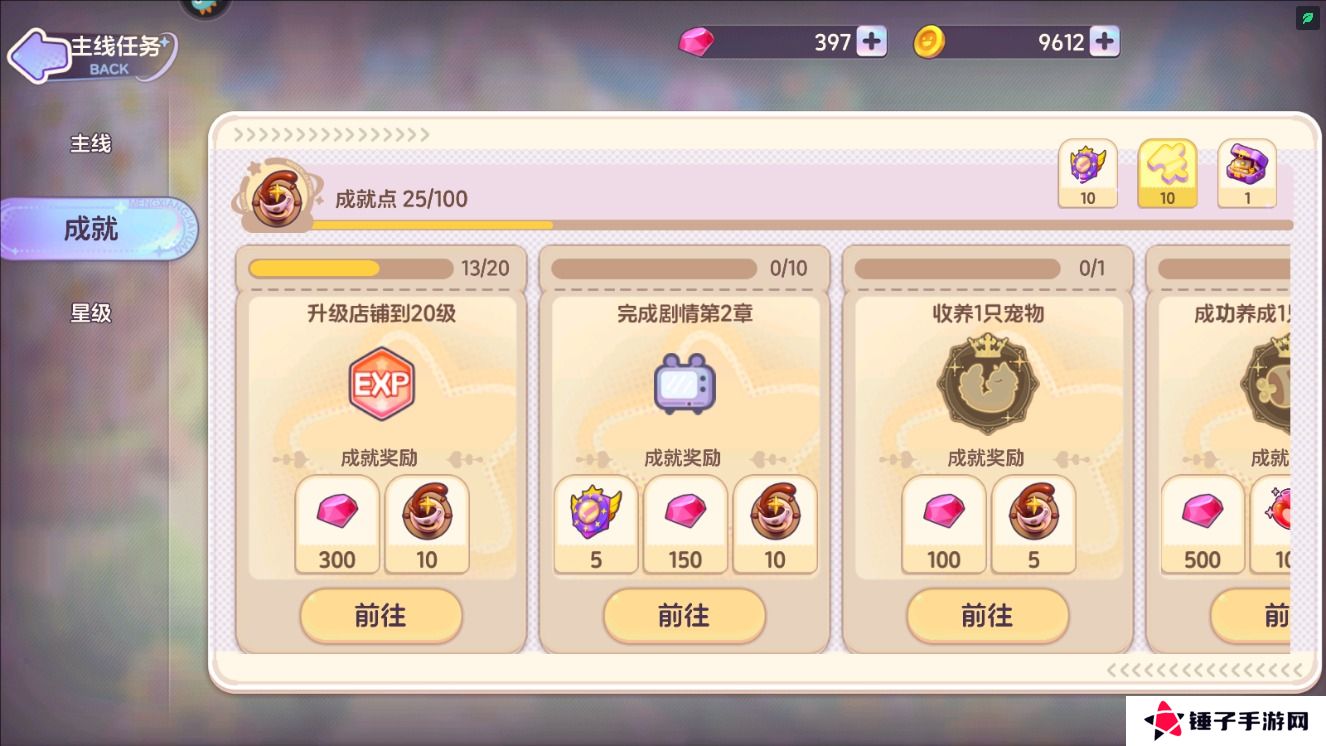This screenshot has height=746, width=1326.
Task: Click the pet medallion icon on 收养1只宠物 card
Action: click(x=987, y=383)
